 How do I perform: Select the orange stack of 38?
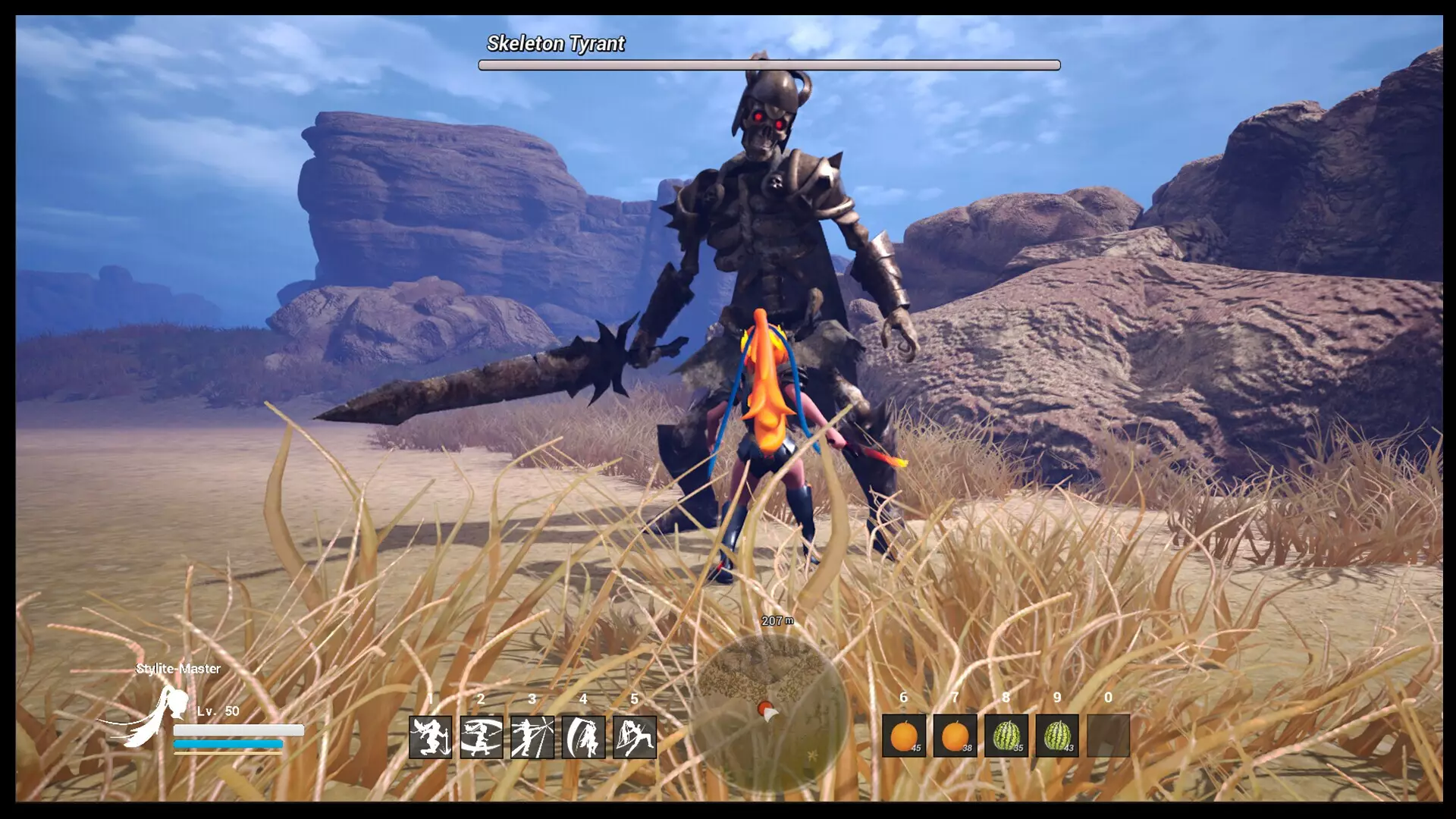pos(955,736)
